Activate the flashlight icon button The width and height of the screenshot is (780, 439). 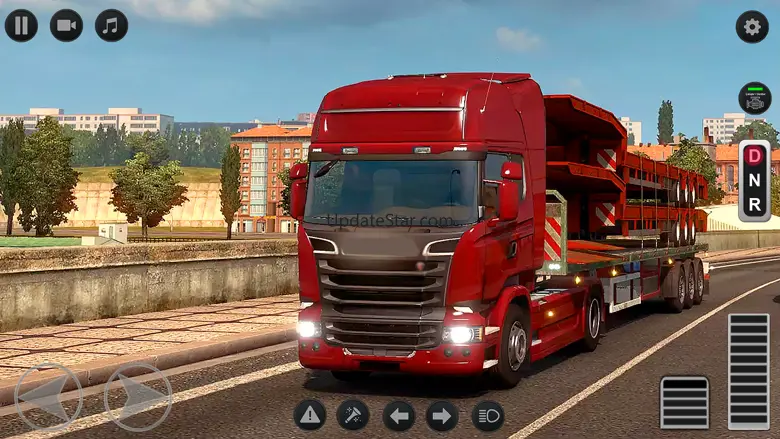point(352,415)
